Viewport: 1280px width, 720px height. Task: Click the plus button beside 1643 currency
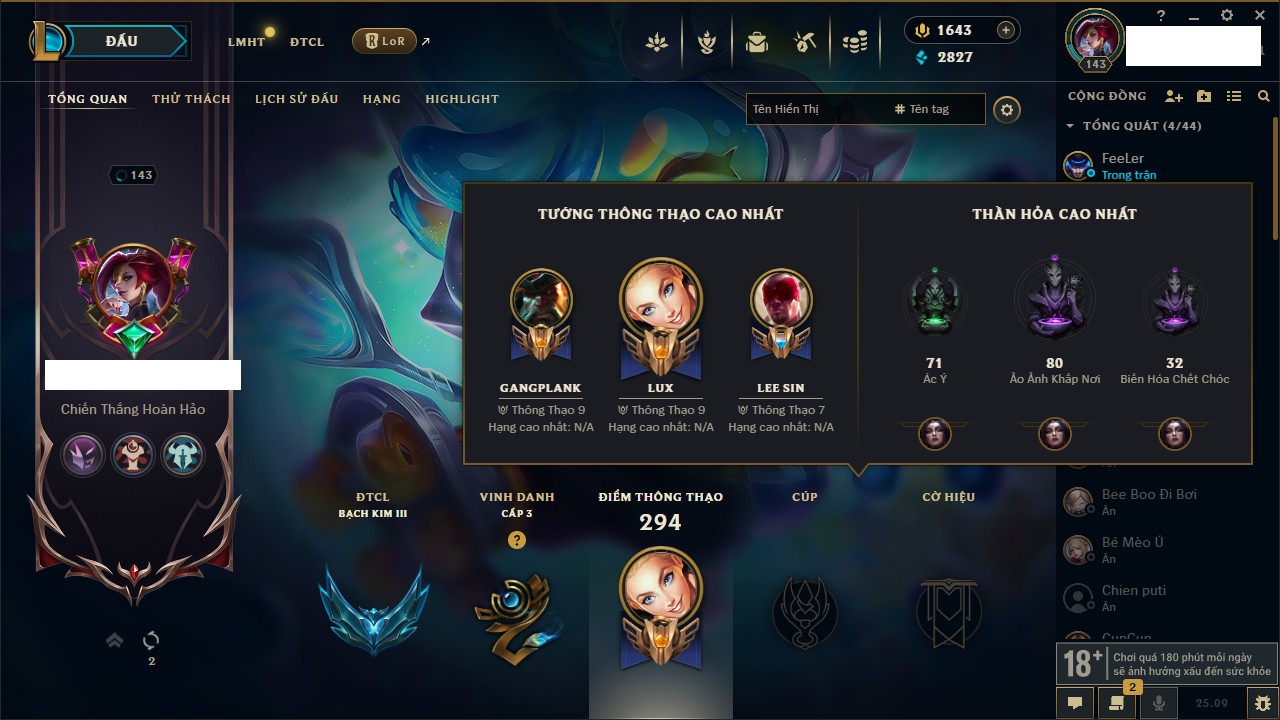tap(1006, 30)
